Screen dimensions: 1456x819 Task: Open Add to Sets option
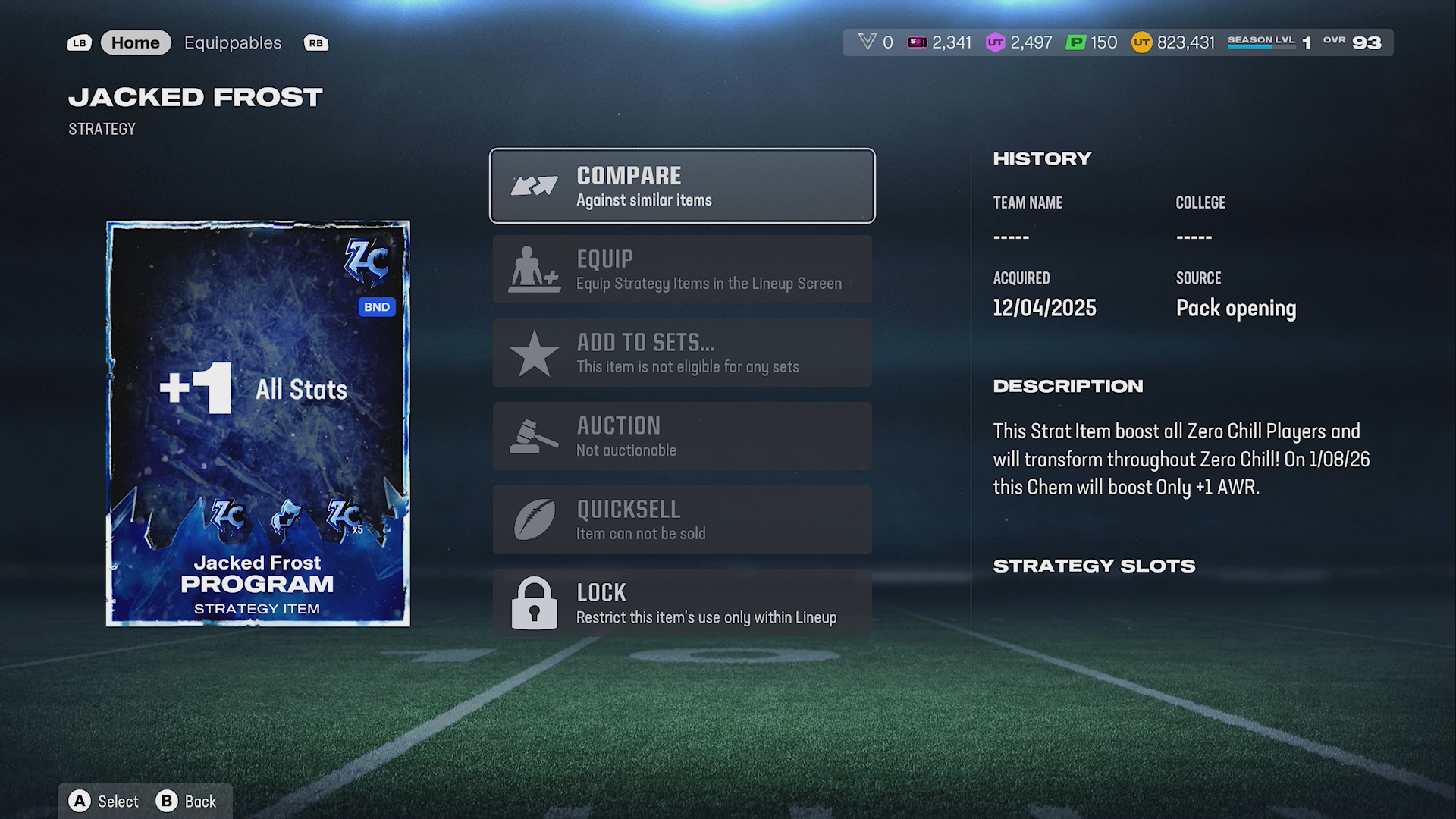click(x=682, y=353)
